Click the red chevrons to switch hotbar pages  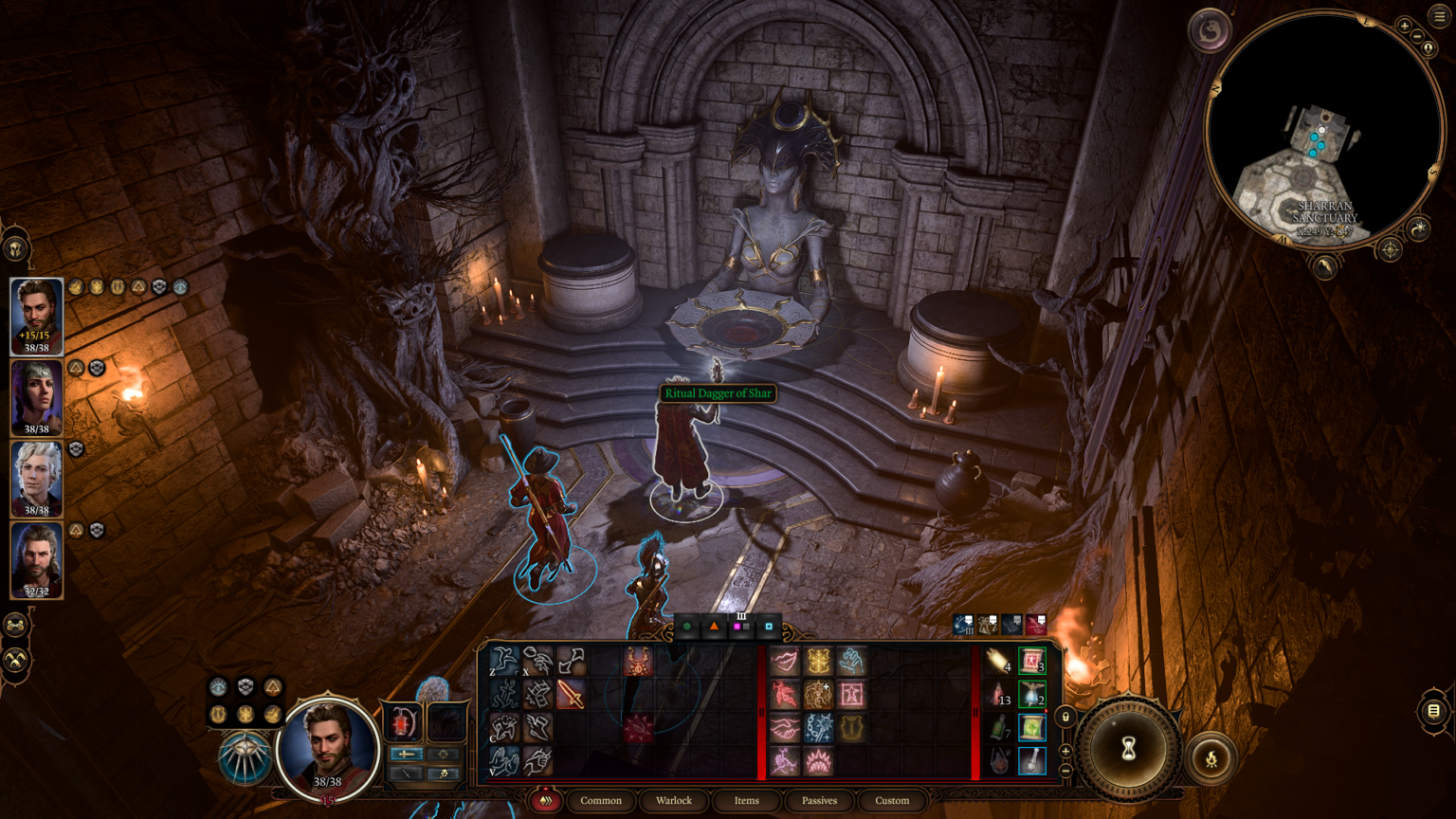click(x=545, y=800)
